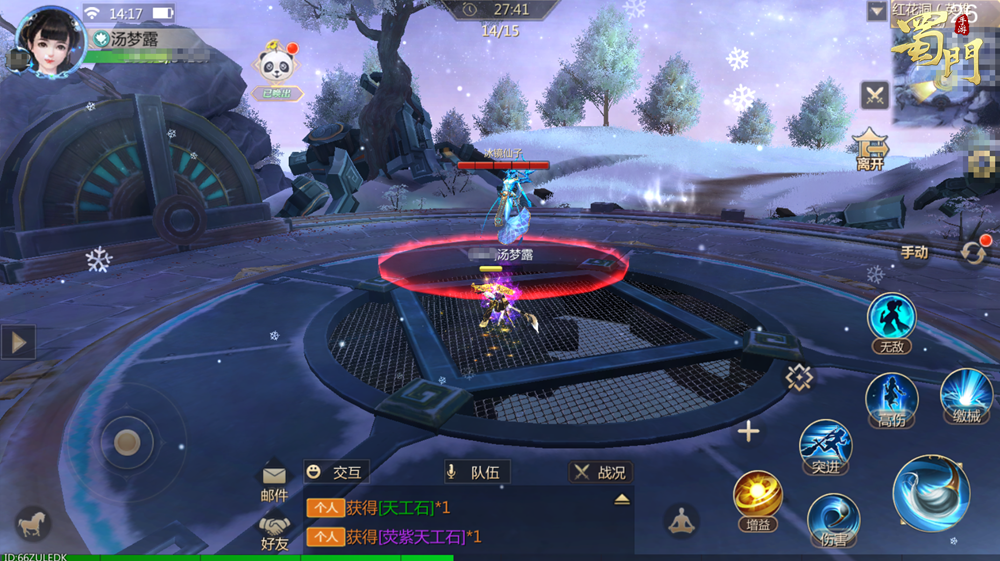Viewport: 1000px width, 561px height.
Task: Tap the large basic attack button
Action: point(931,492)
